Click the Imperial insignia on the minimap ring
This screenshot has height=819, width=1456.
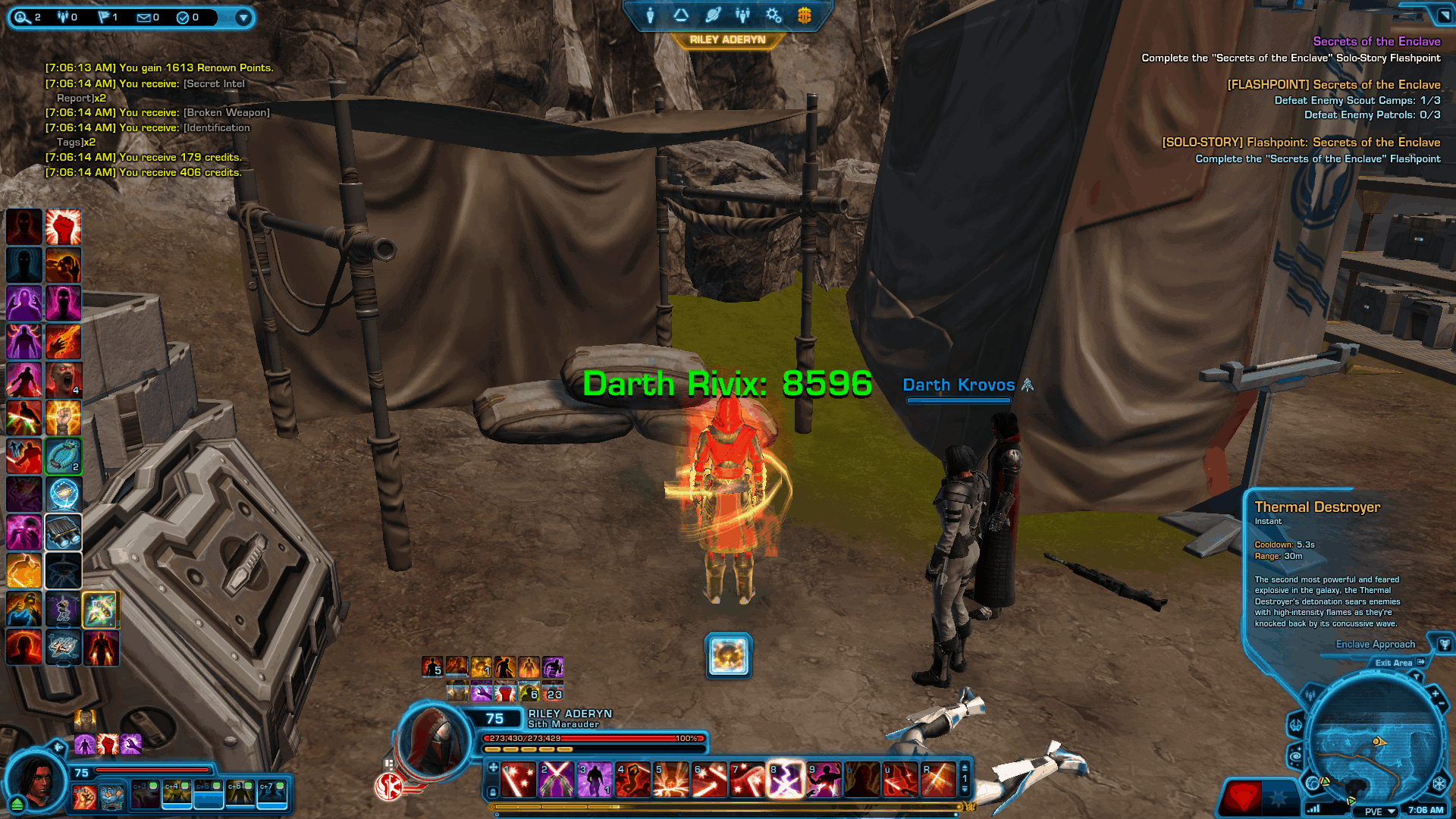point(1440,784)
